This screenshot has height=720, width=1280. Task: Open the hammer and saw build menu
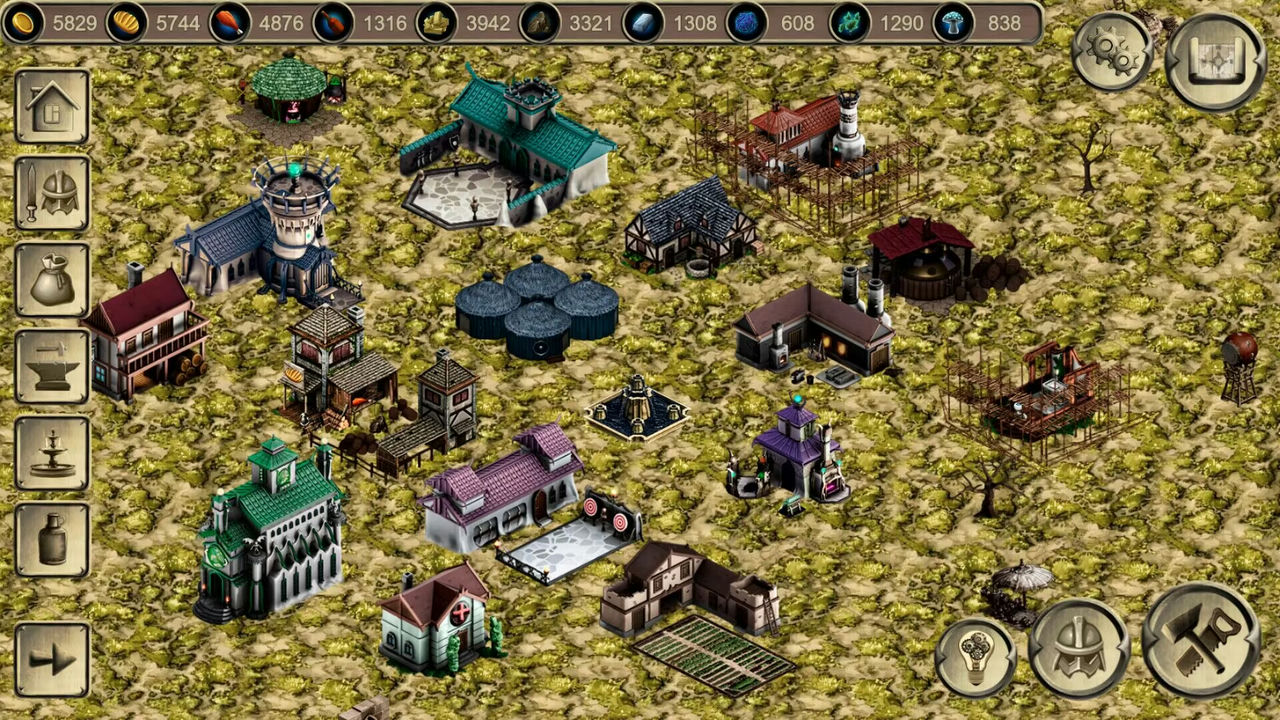point(1201,640)
